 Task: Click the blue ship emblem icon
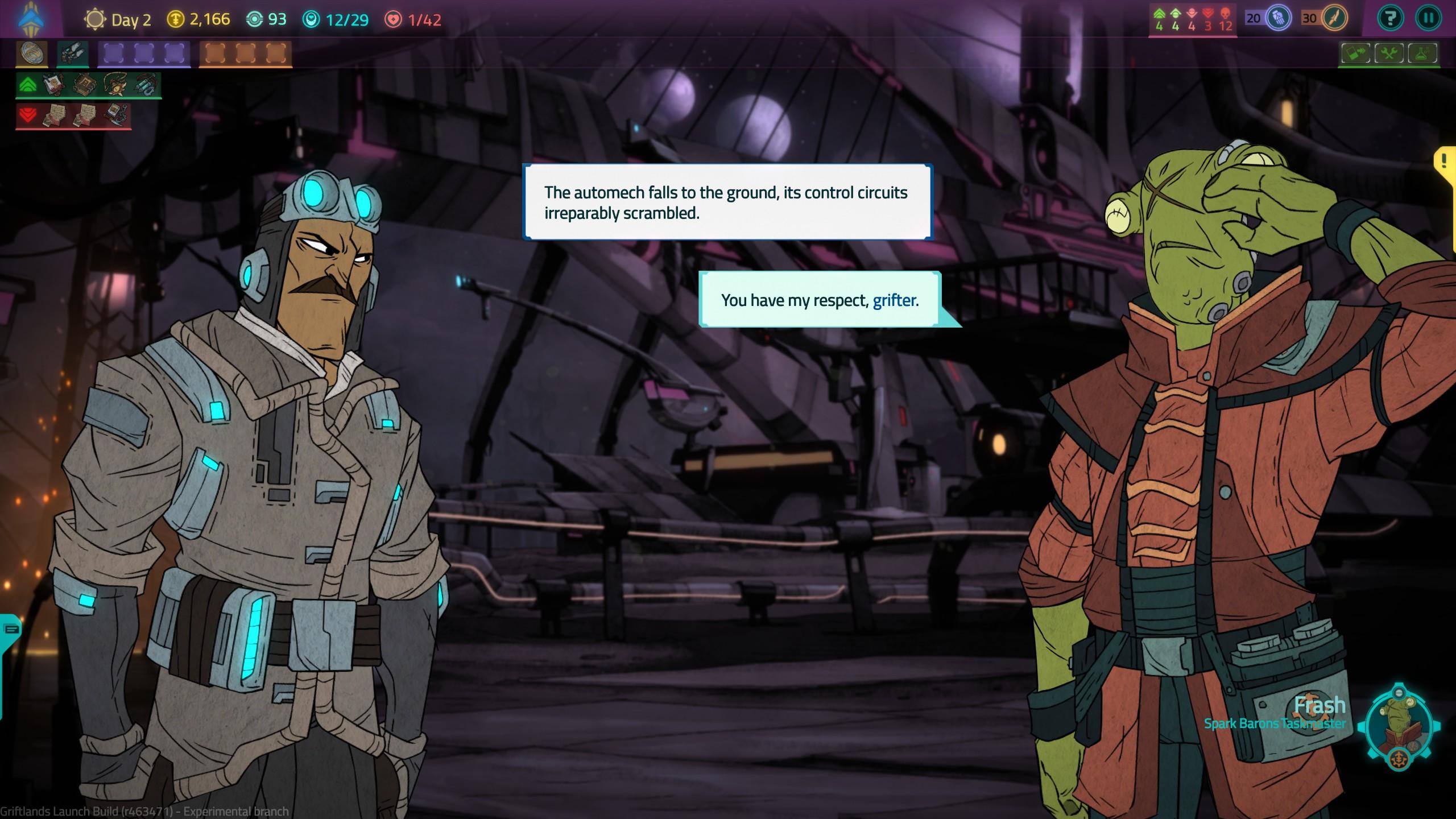coord(31,19)
